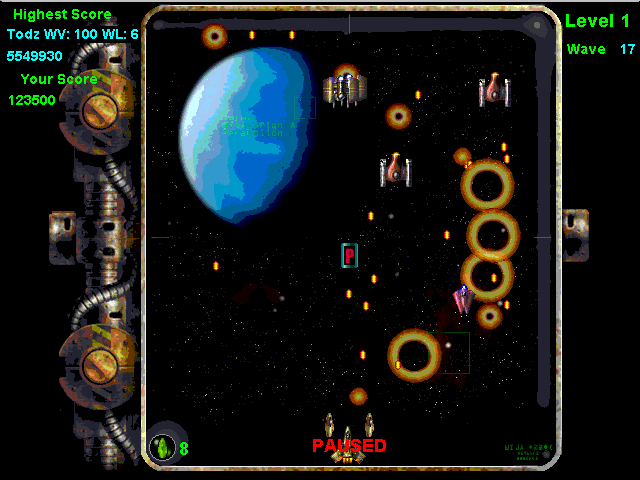Click the green gem icon beside the 8
This screenshot has height=480, width=640.
[x=162, y=447]
